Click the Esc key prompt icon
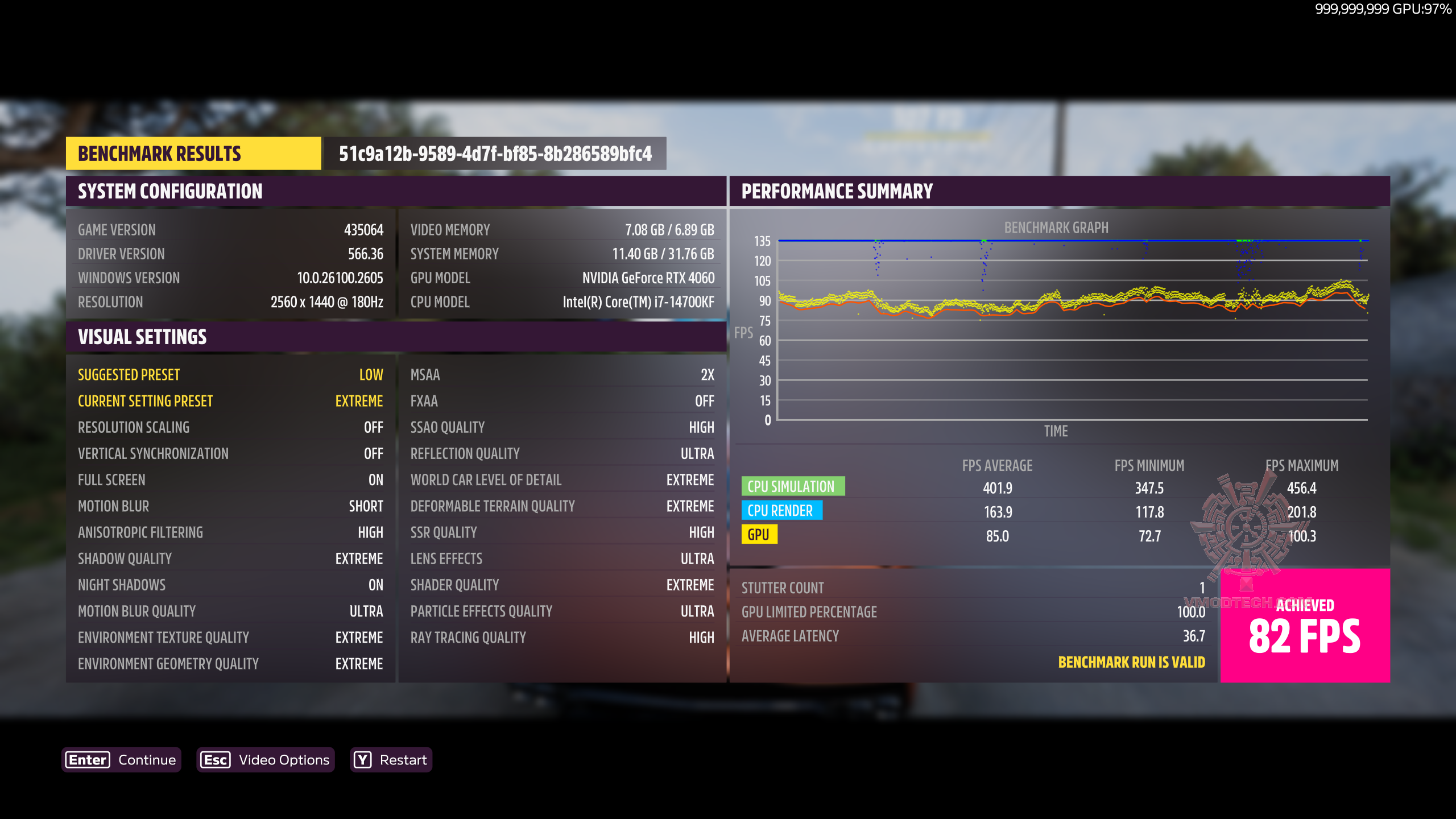This screenshot has height=819, width=1456. (216, 759)
